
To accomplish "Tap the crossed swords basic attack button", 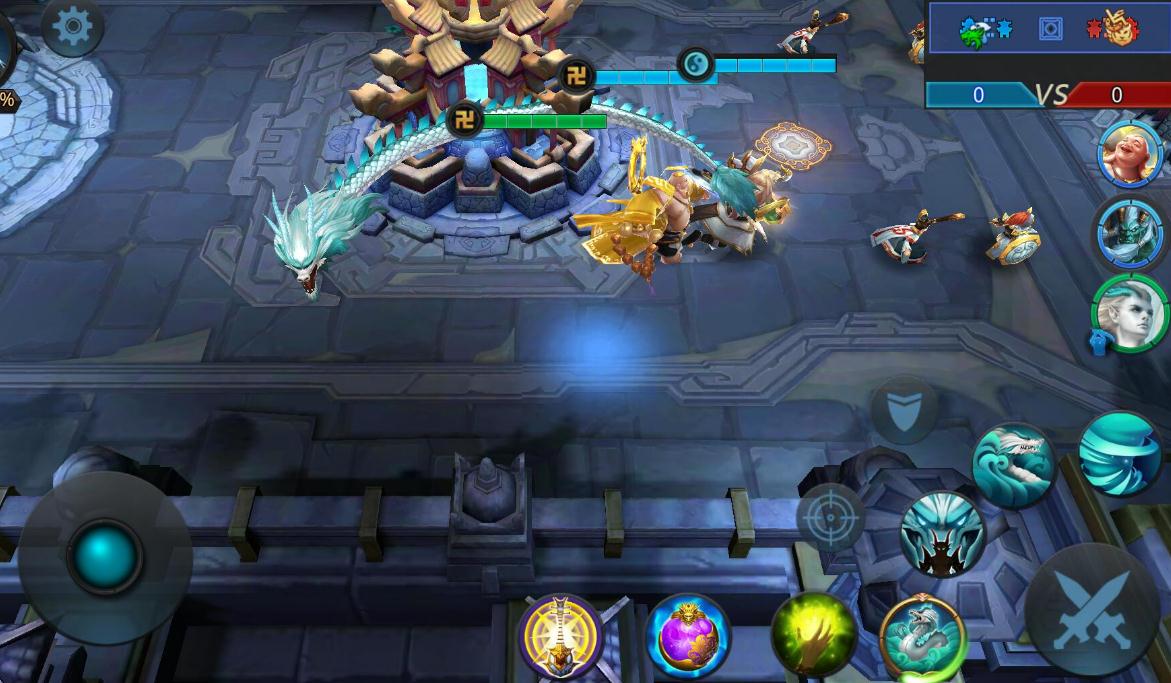I will coord(1091,610).
